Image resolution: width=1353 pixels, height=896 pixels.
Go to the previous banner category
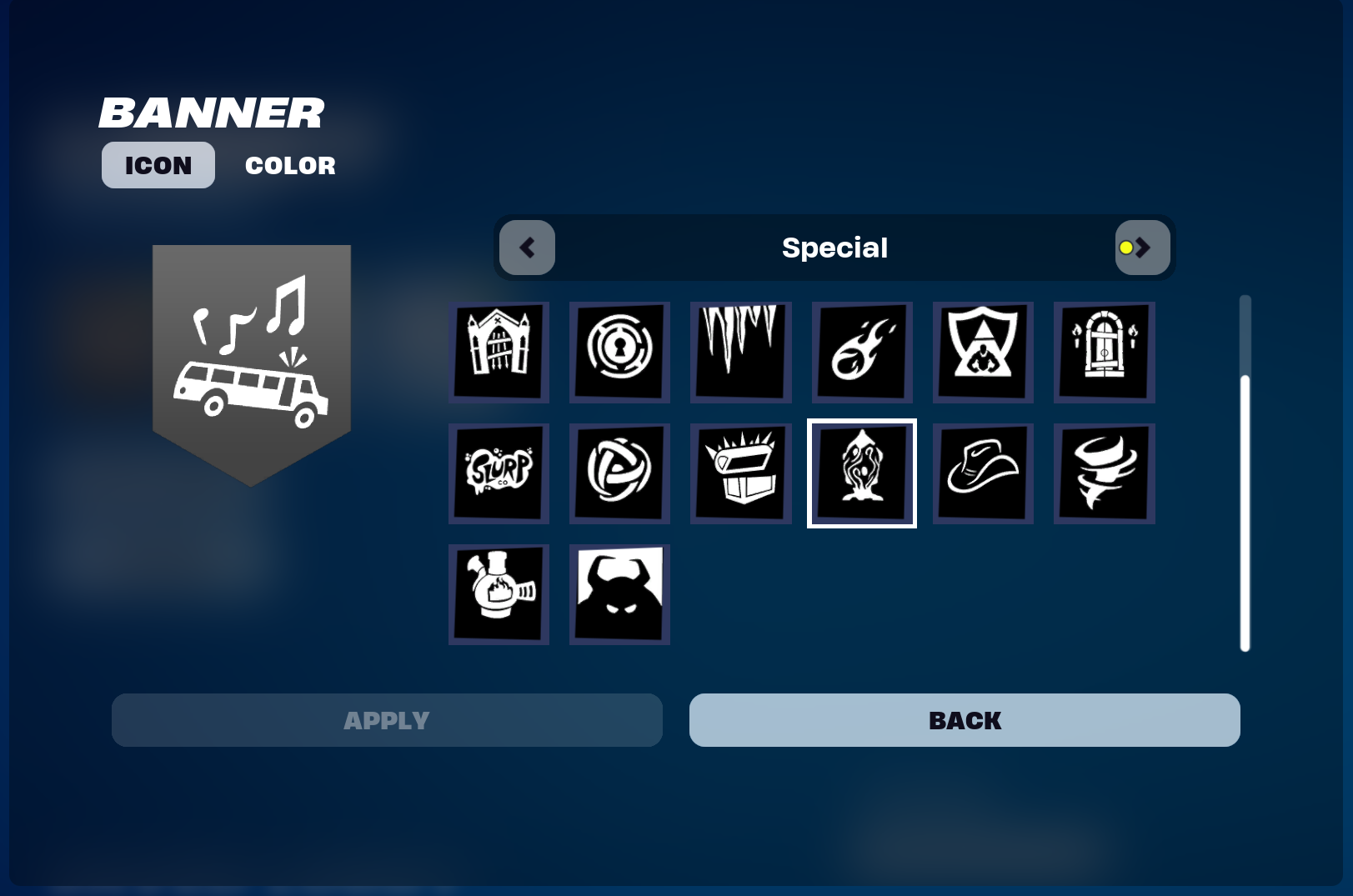527,247
